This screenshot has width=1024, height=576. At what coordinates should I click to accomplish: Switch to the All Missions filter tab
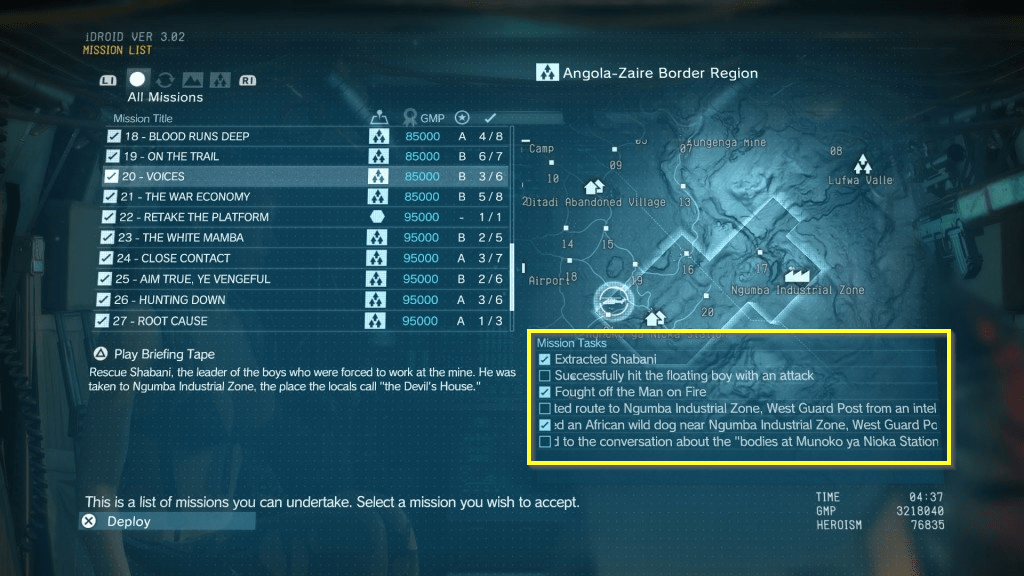[x=138, y=79]
